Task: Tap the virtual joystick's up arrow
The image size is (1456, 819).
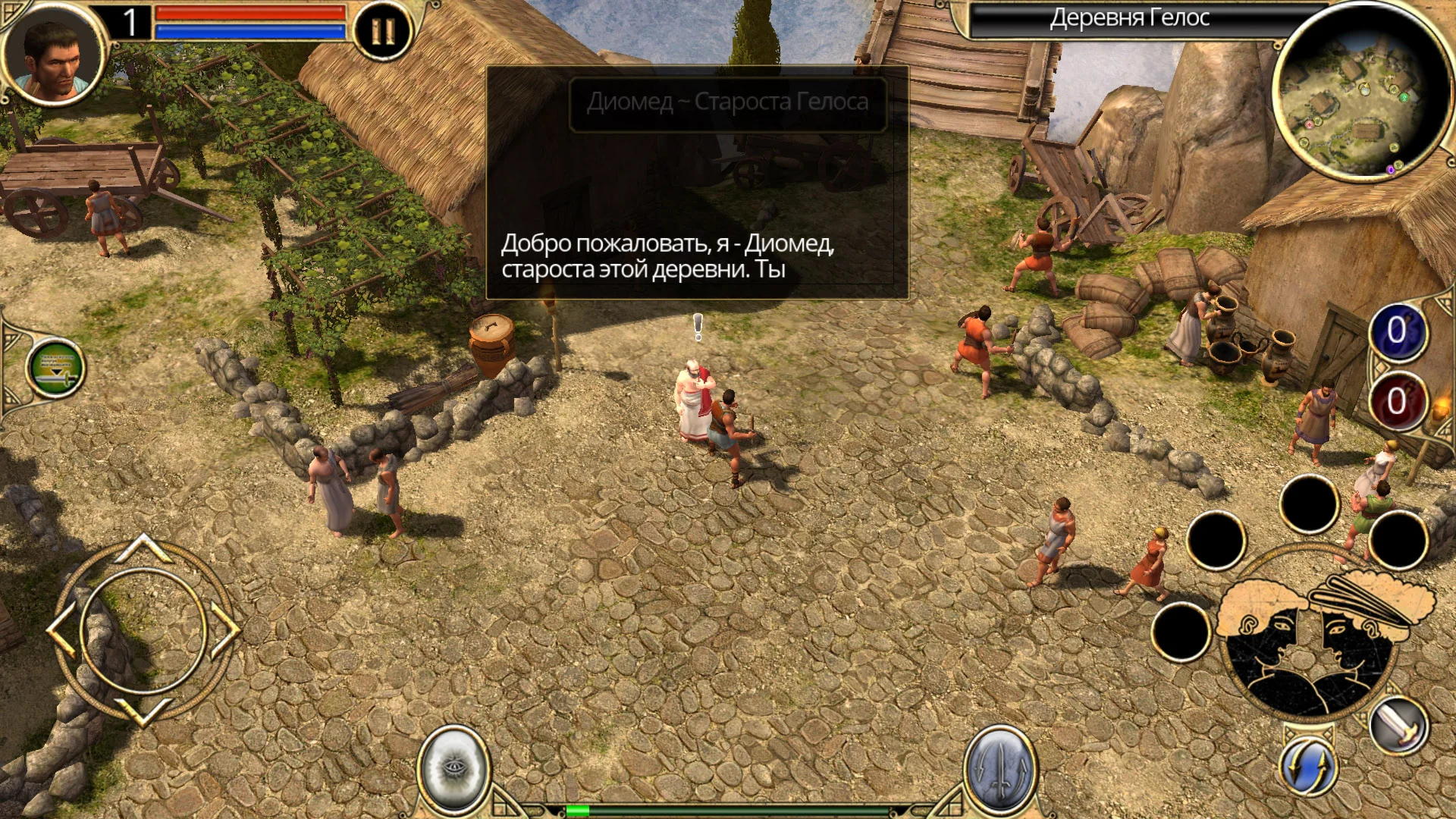Action: (x=143, y=548)
